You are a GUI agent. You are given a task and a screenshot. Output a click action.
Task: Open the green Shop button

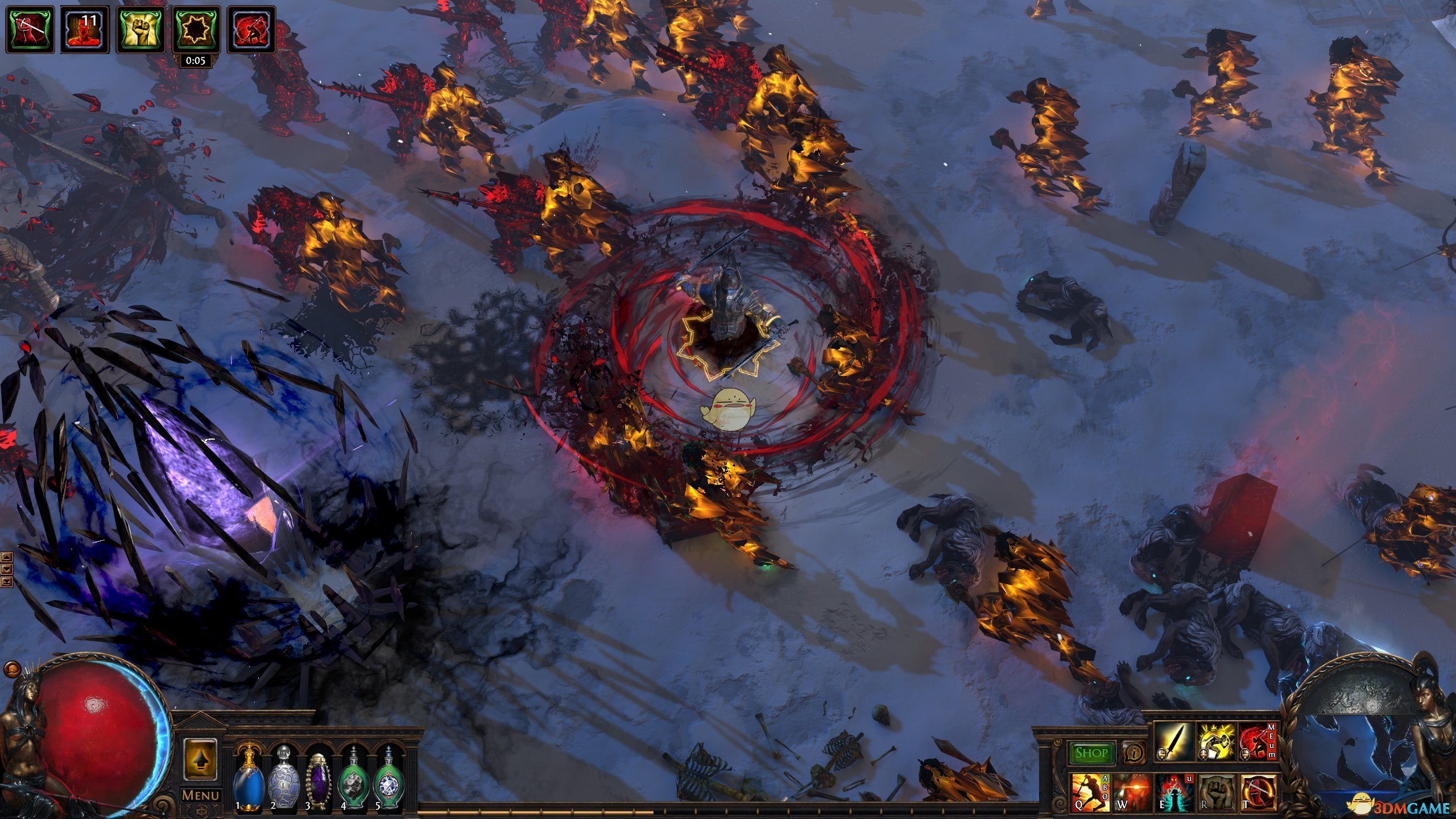point(1091,753)
